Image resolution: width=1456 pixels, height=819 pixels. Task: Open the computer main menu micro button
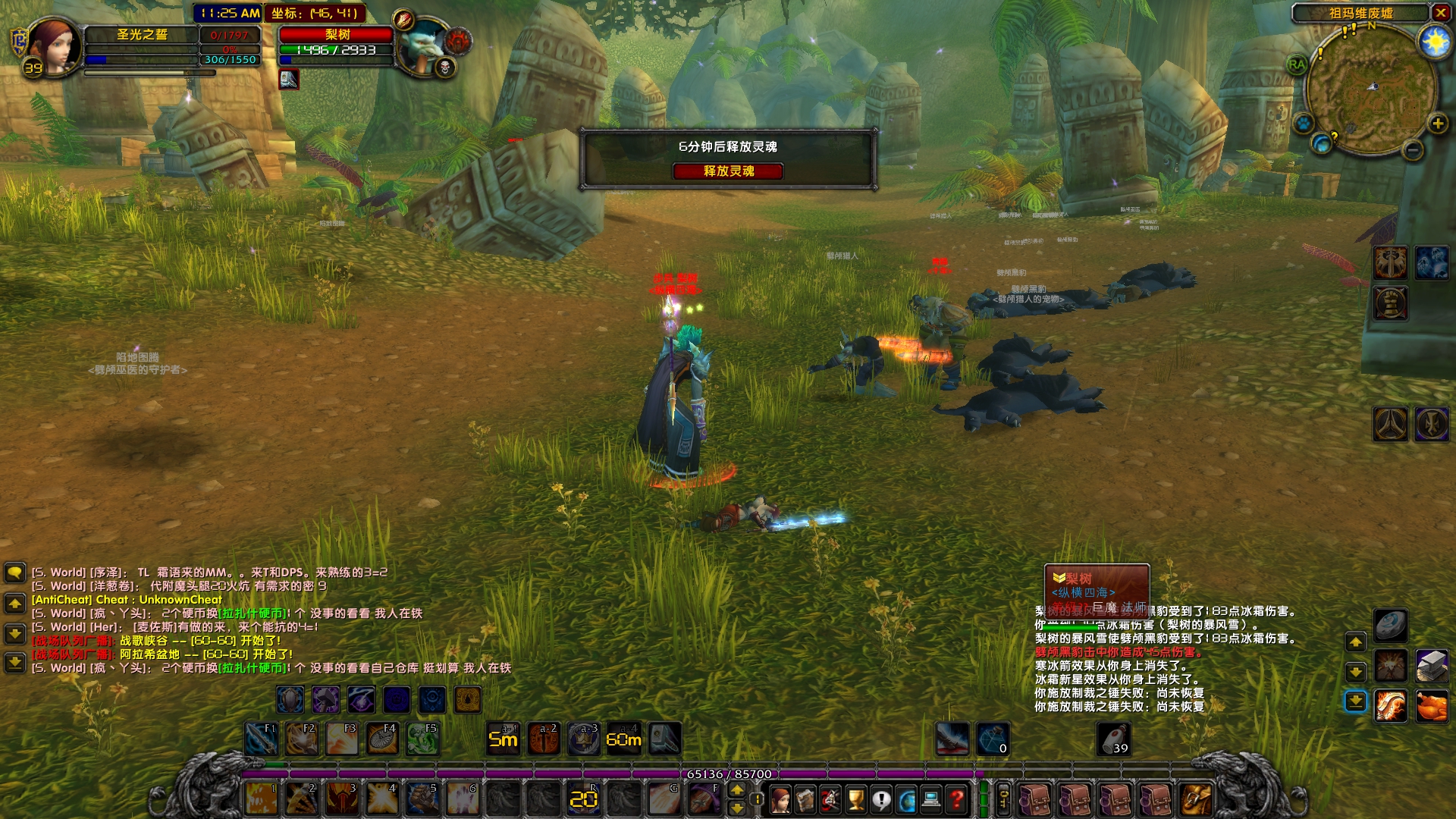[x=931, y=799]
